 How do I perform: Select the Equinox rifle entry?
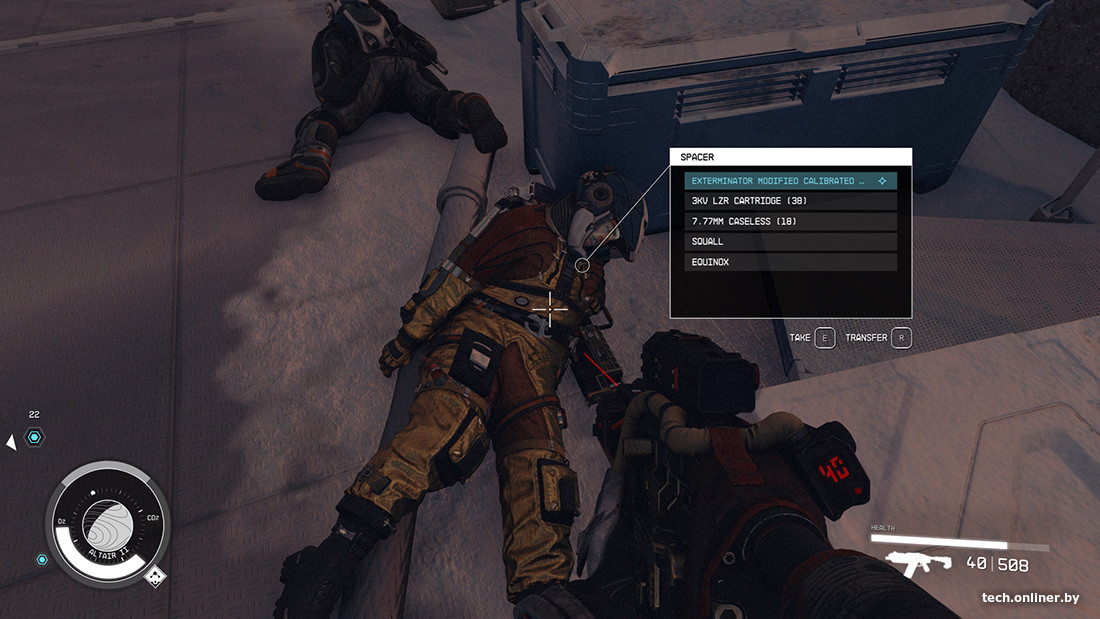(790, 262)
